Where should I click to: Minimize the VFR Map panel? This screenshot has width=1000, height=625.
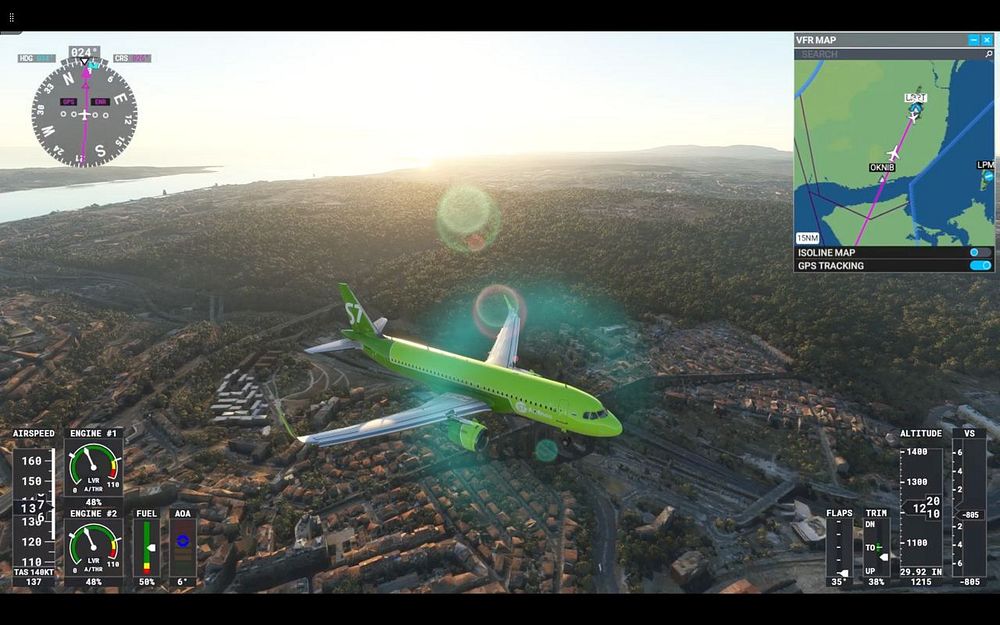[x=974, y=40]
